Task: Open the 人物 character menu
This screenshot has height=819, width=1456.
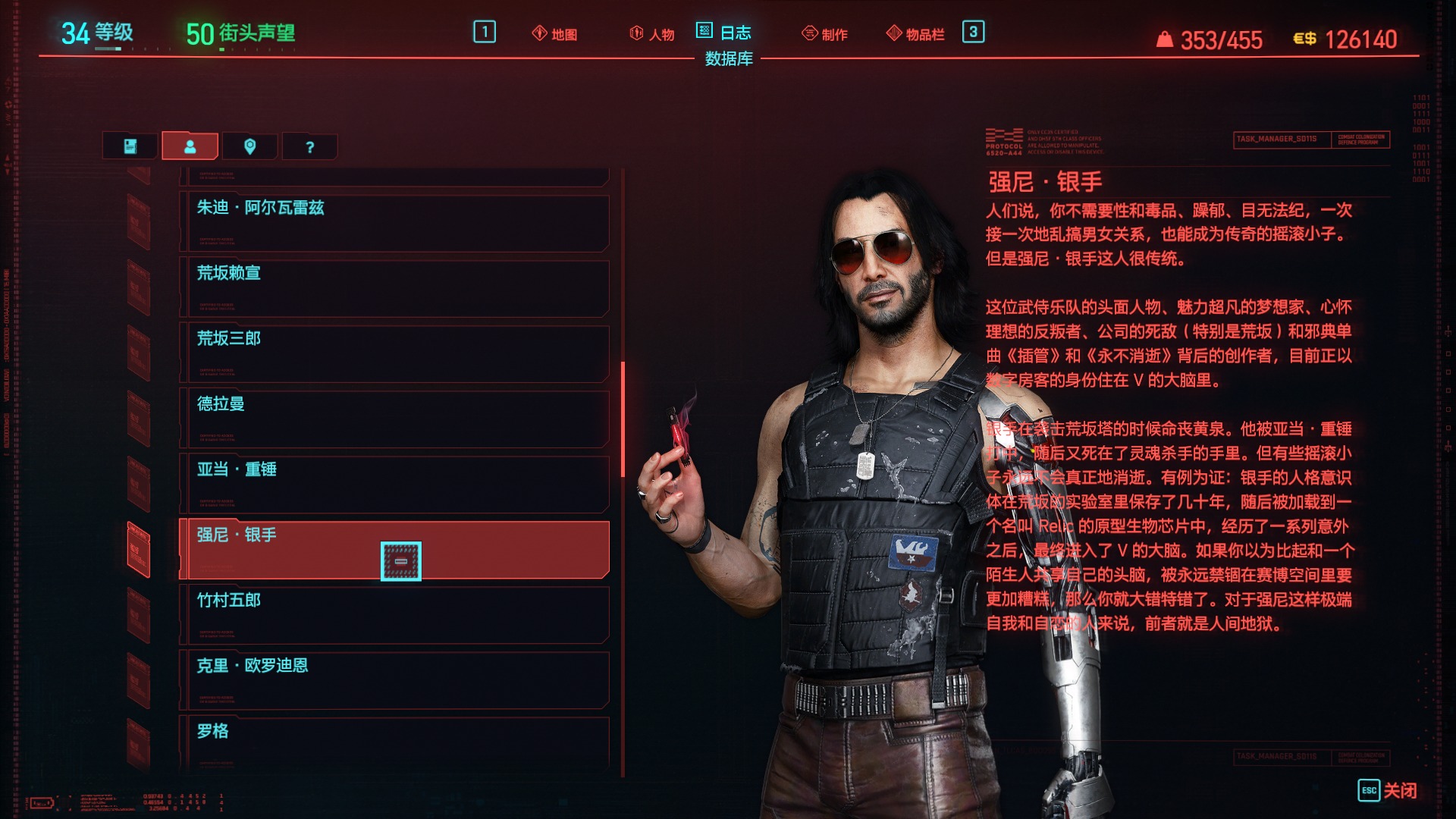Action: point(652,34)
